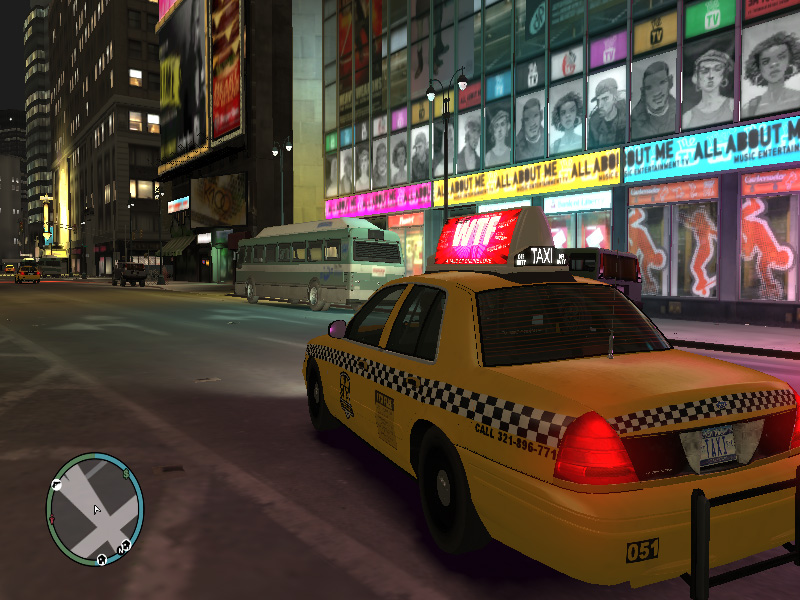800x600 pixels.
Task: Select the bottom safehouse blip on the radar
Action: pyautogui.click(x=102, y=560)
